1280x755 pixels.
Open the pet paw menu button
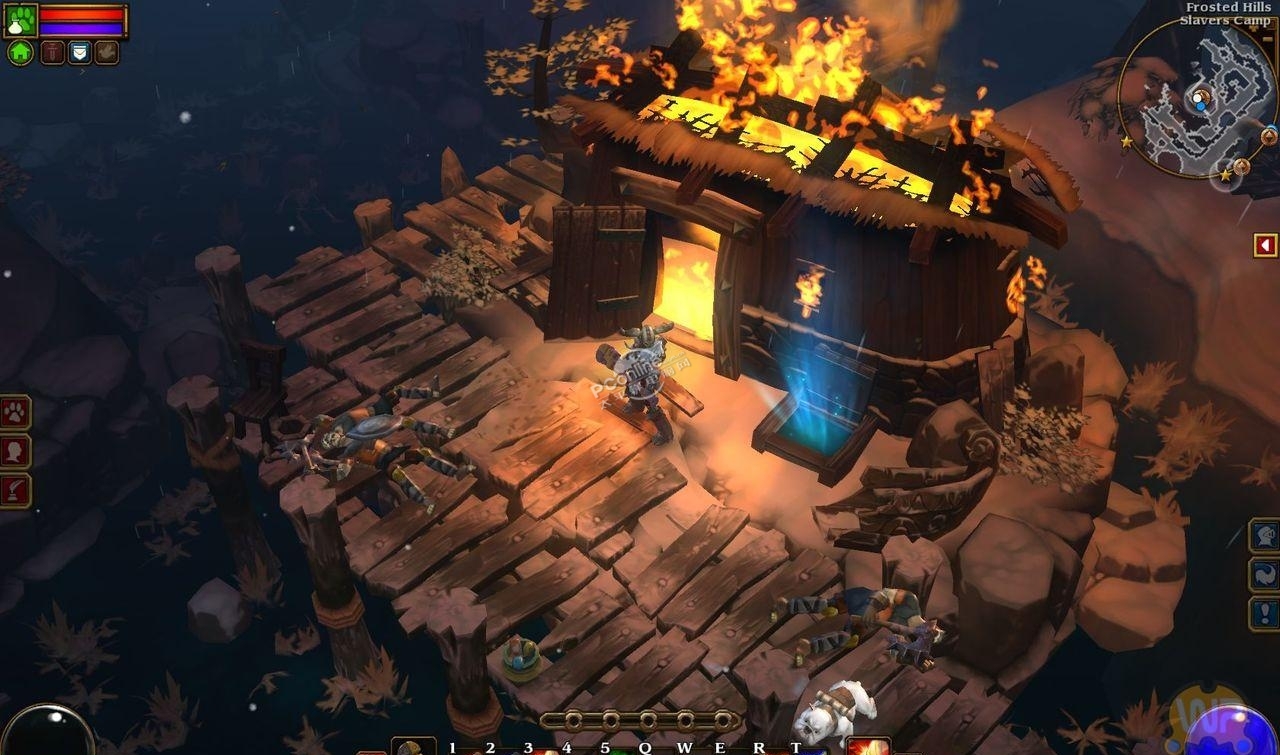pos(16,412)
